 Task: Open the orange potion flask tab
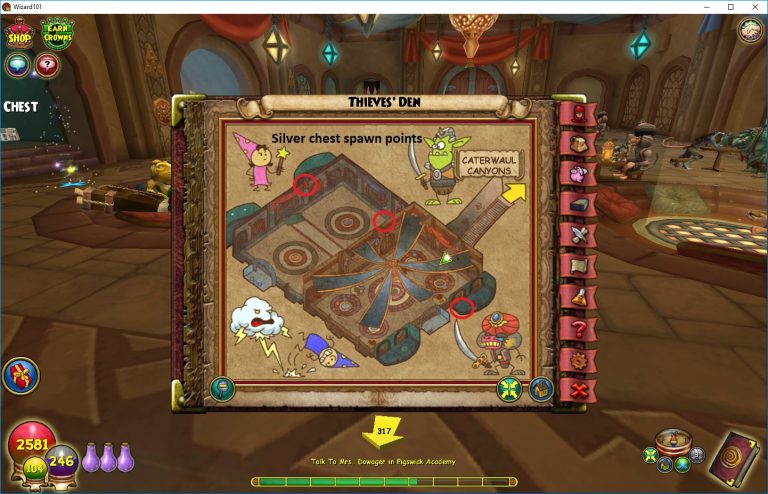pos(577,296)
